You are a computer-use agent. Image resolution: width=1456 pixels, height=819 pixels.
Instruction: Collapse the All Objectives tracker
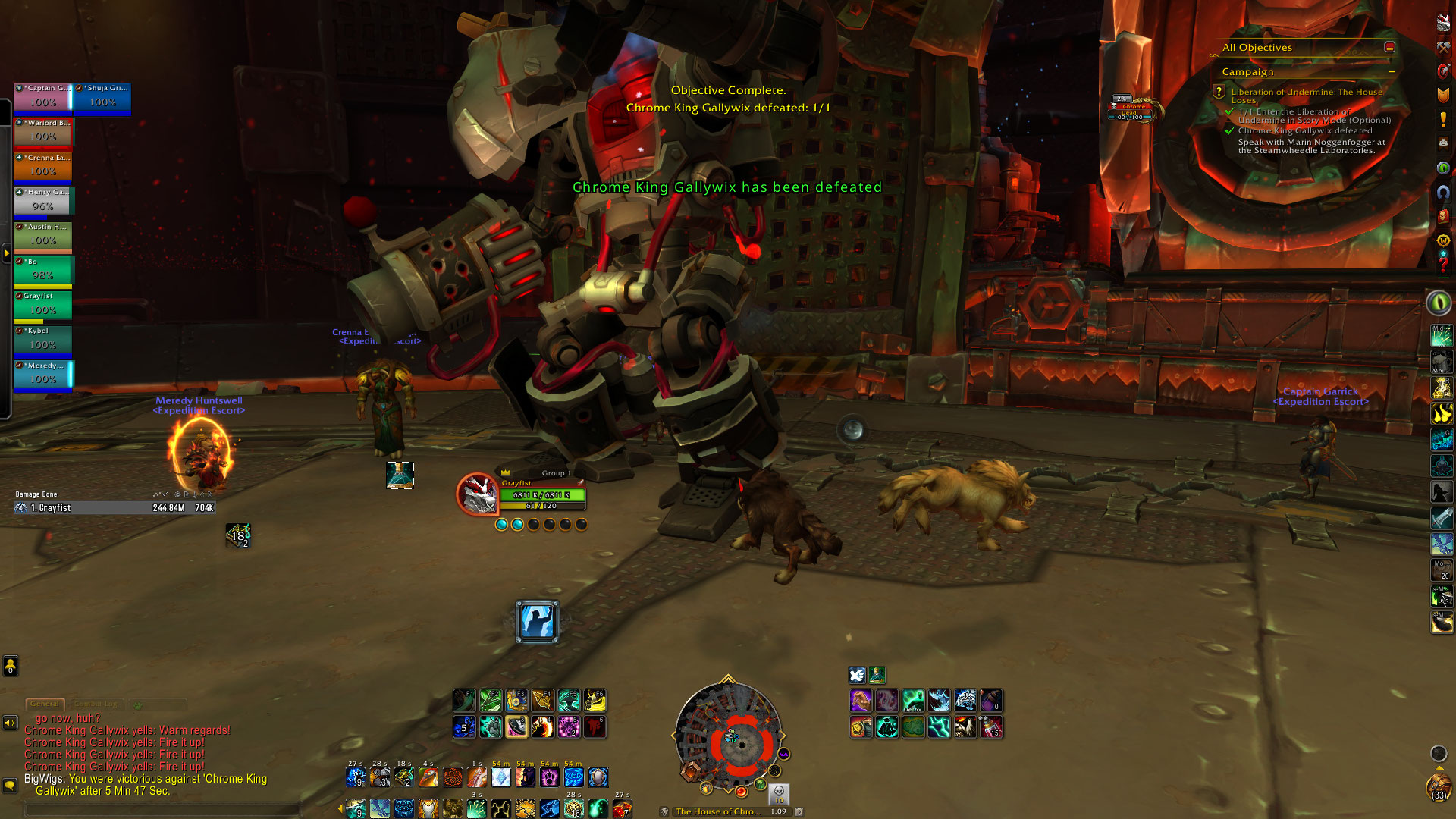click(x=1389, y=47)
